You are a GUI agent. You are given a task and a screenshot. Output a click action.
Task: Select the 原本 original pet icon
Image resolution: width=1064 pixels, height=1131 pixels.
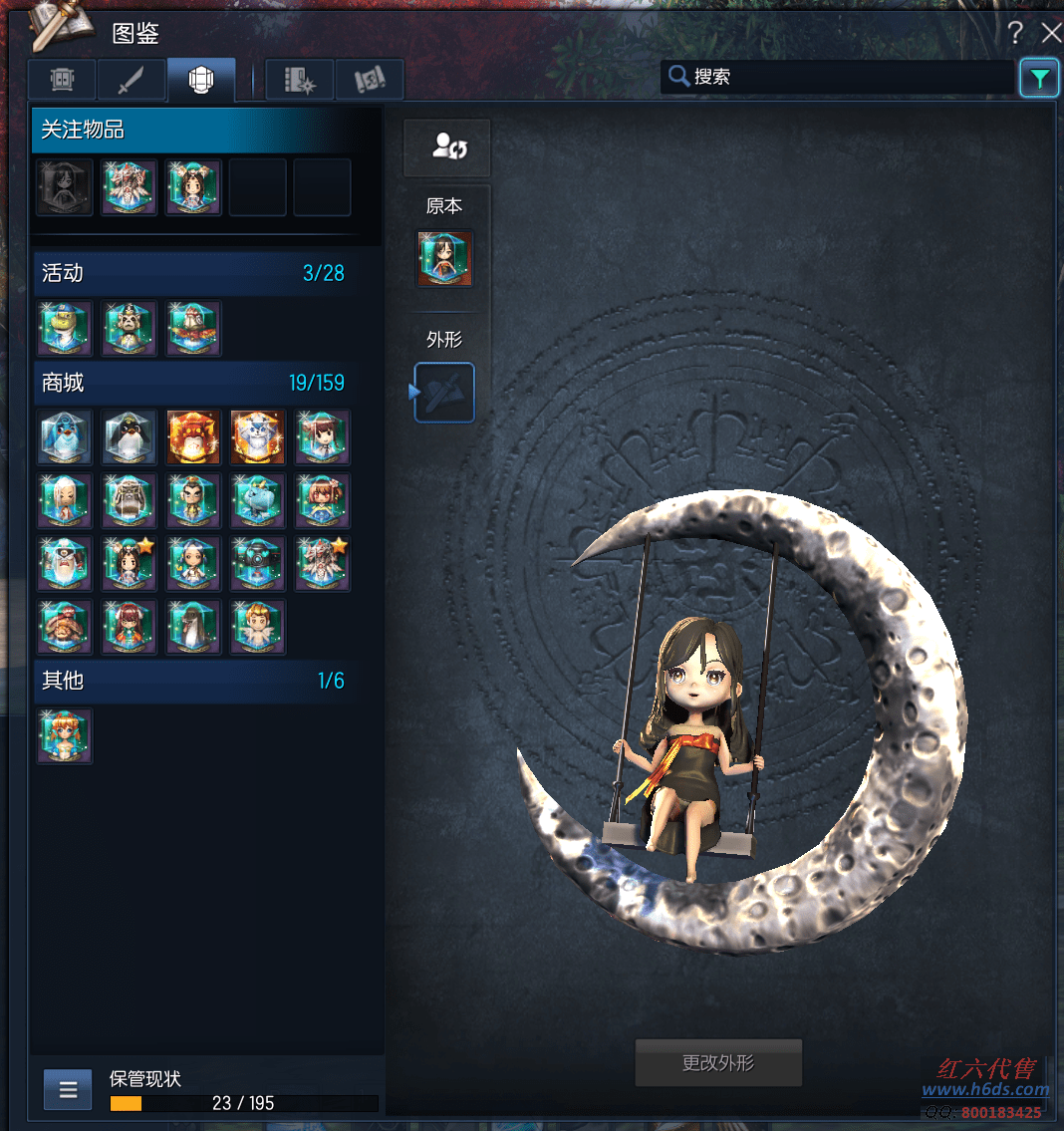point(445,258)
